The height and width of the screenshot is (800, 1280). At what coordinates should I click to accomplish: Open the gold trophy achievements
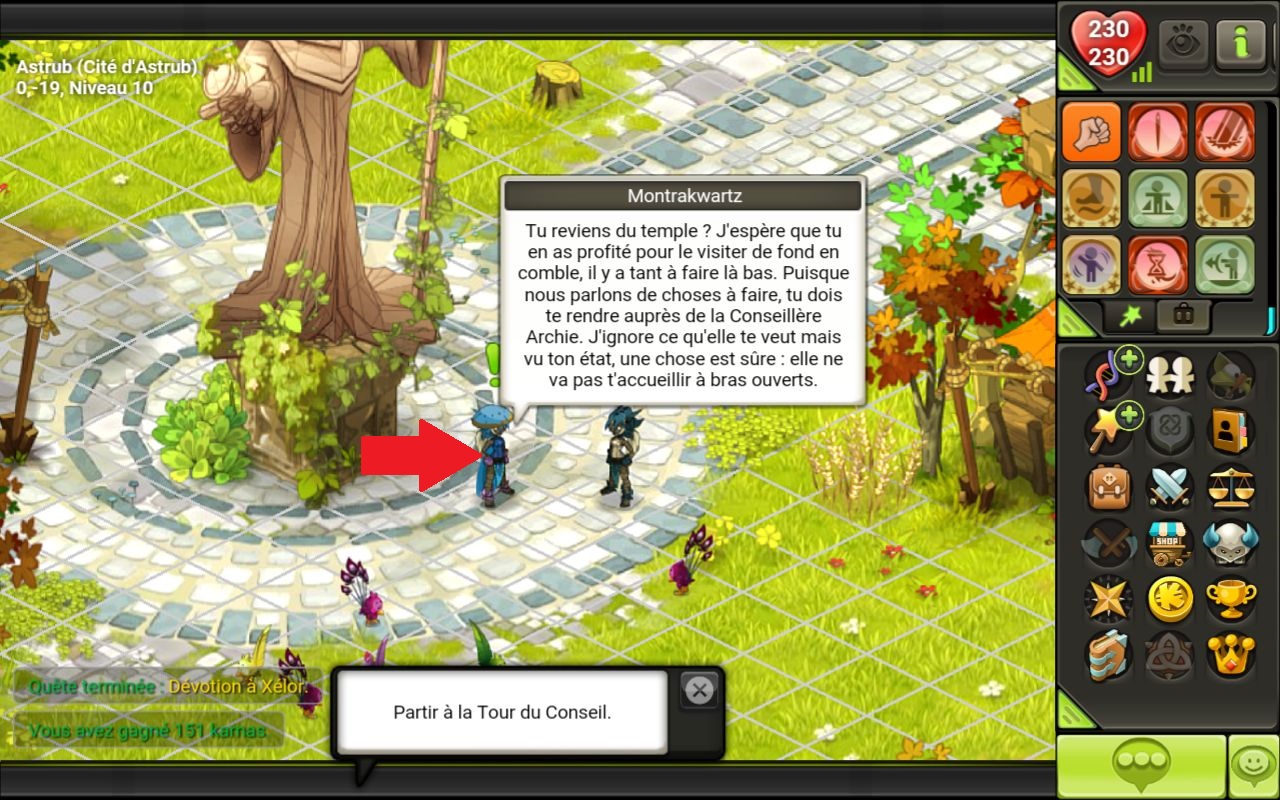1230,599
